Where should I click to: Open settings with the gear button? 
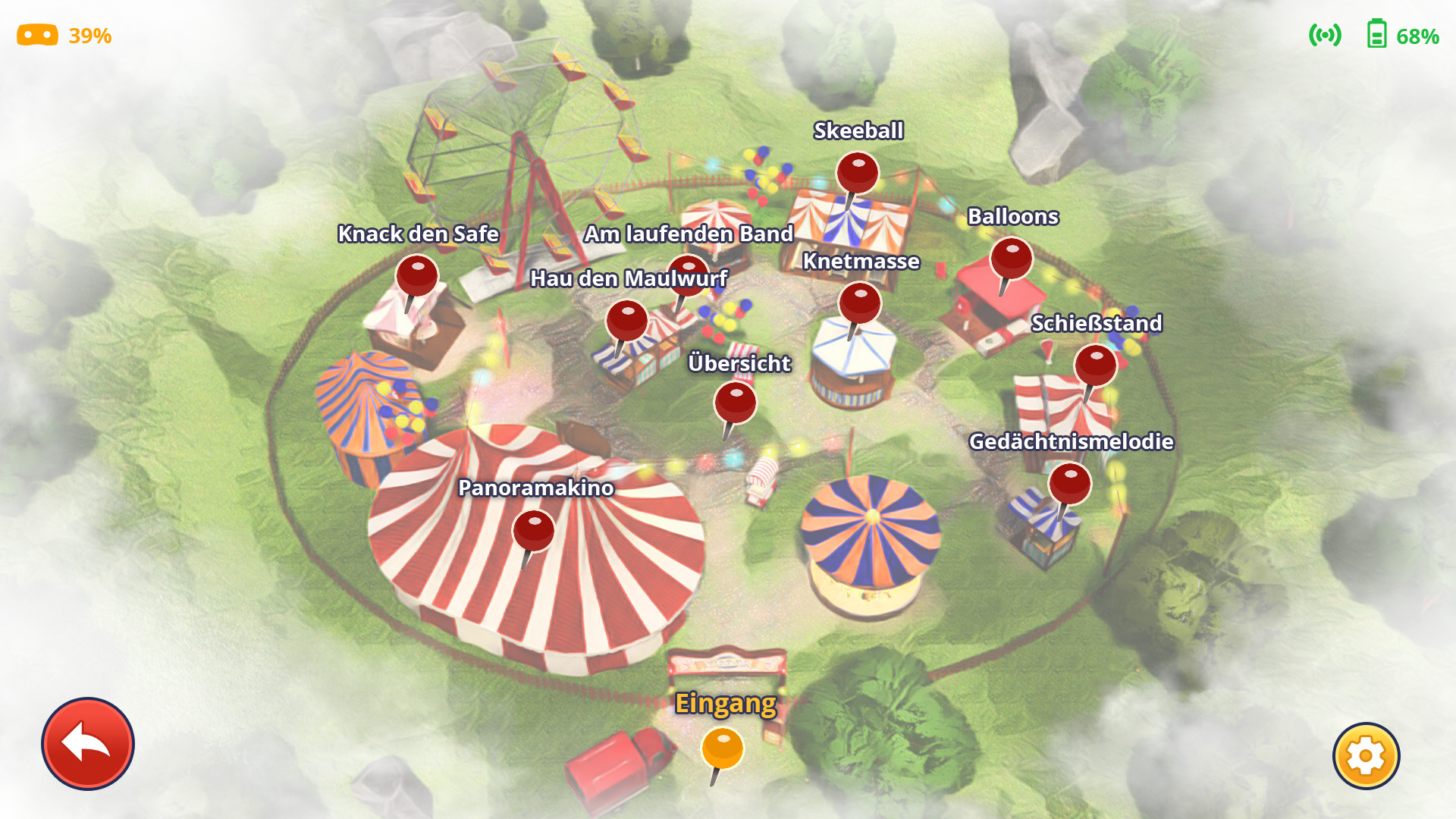pos(1366,756)
